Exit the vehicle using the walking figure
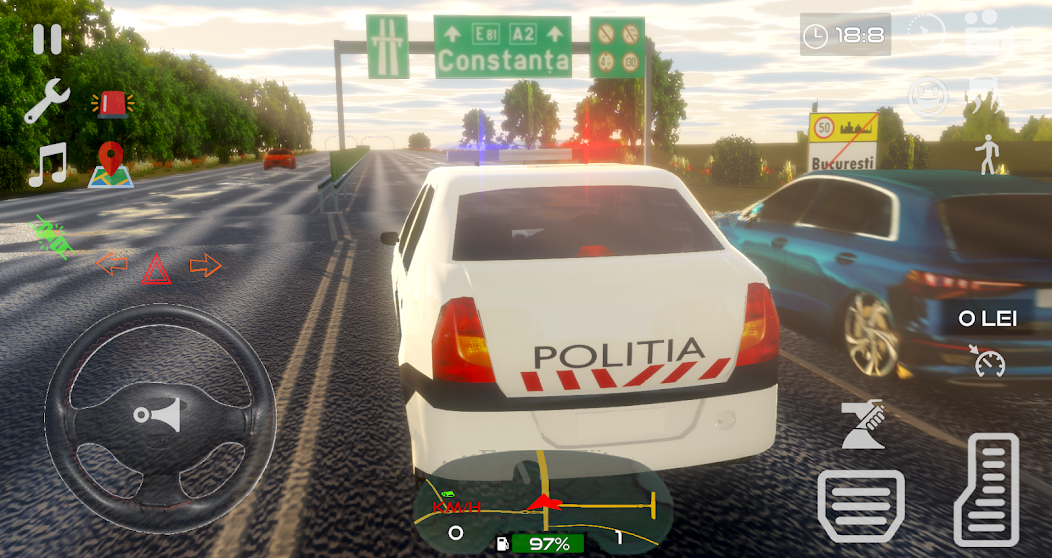This screenshot has width=1052, height=558. click(x=988, y=155)
